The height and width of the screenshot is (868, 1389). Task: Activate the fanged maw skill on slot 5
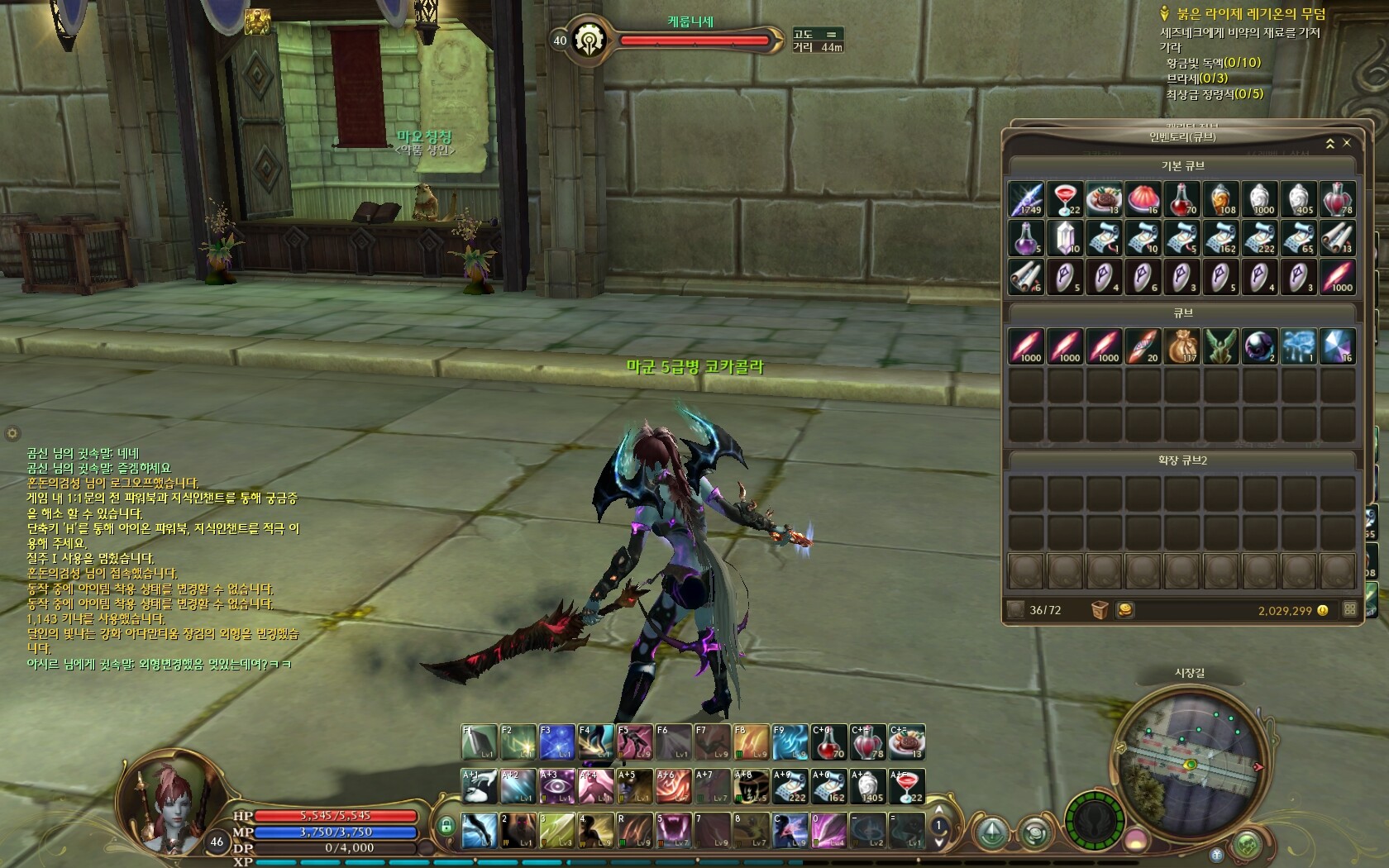pos(673,830)
